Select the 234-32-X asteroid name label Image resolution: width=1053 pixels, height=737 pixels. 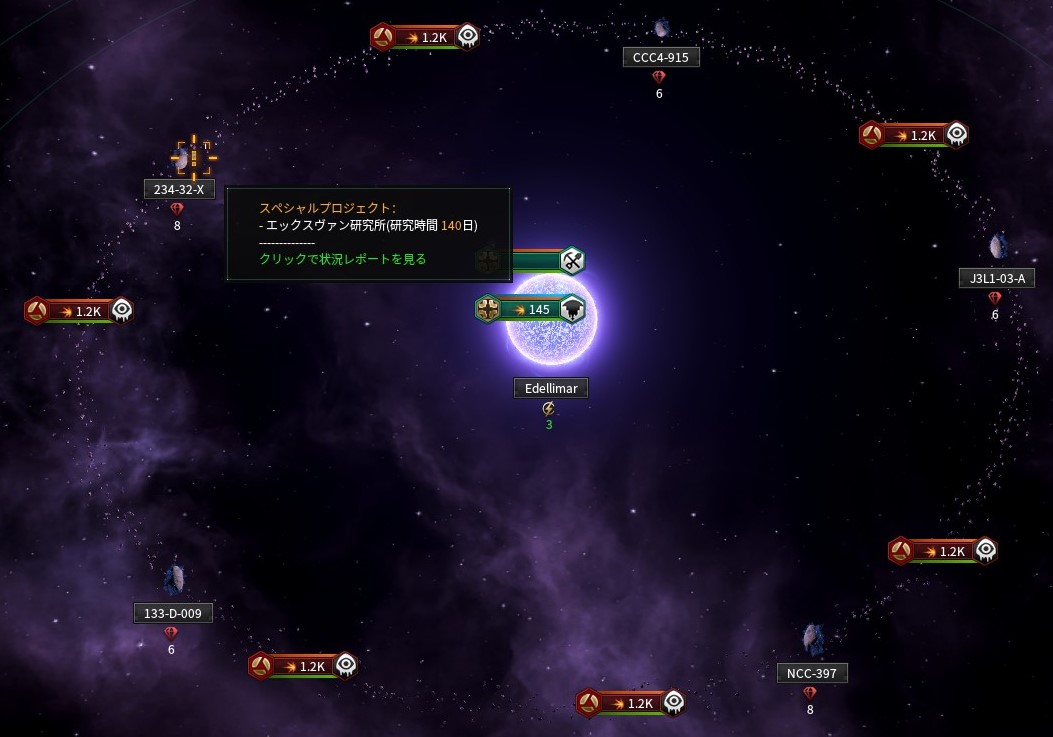click(179, 189)
